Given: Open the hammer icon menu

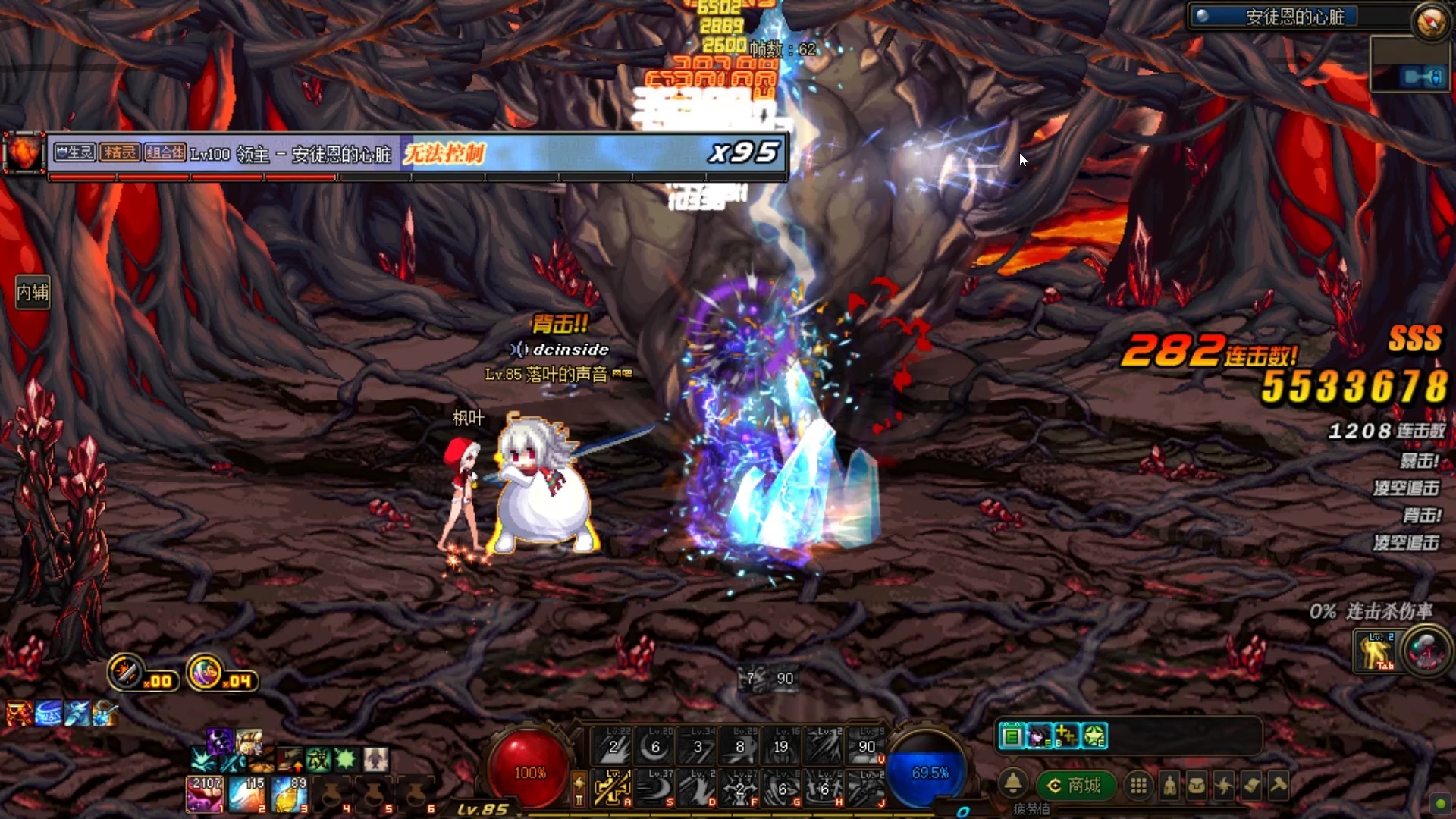Looking at the screenshot, I should point(1279,786).
